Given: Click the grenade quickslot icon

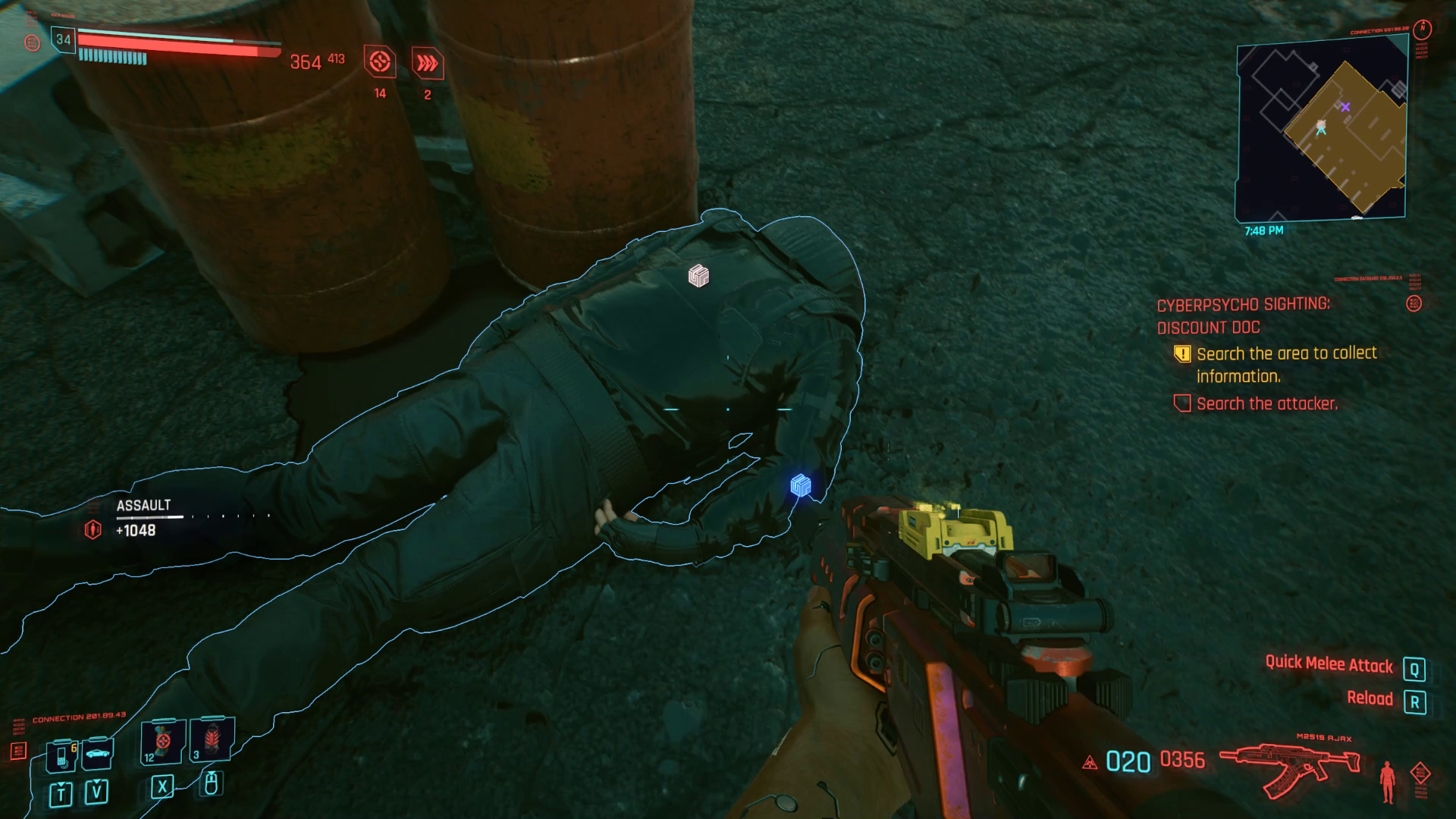Looking at the screenshot, I should 212,742.
